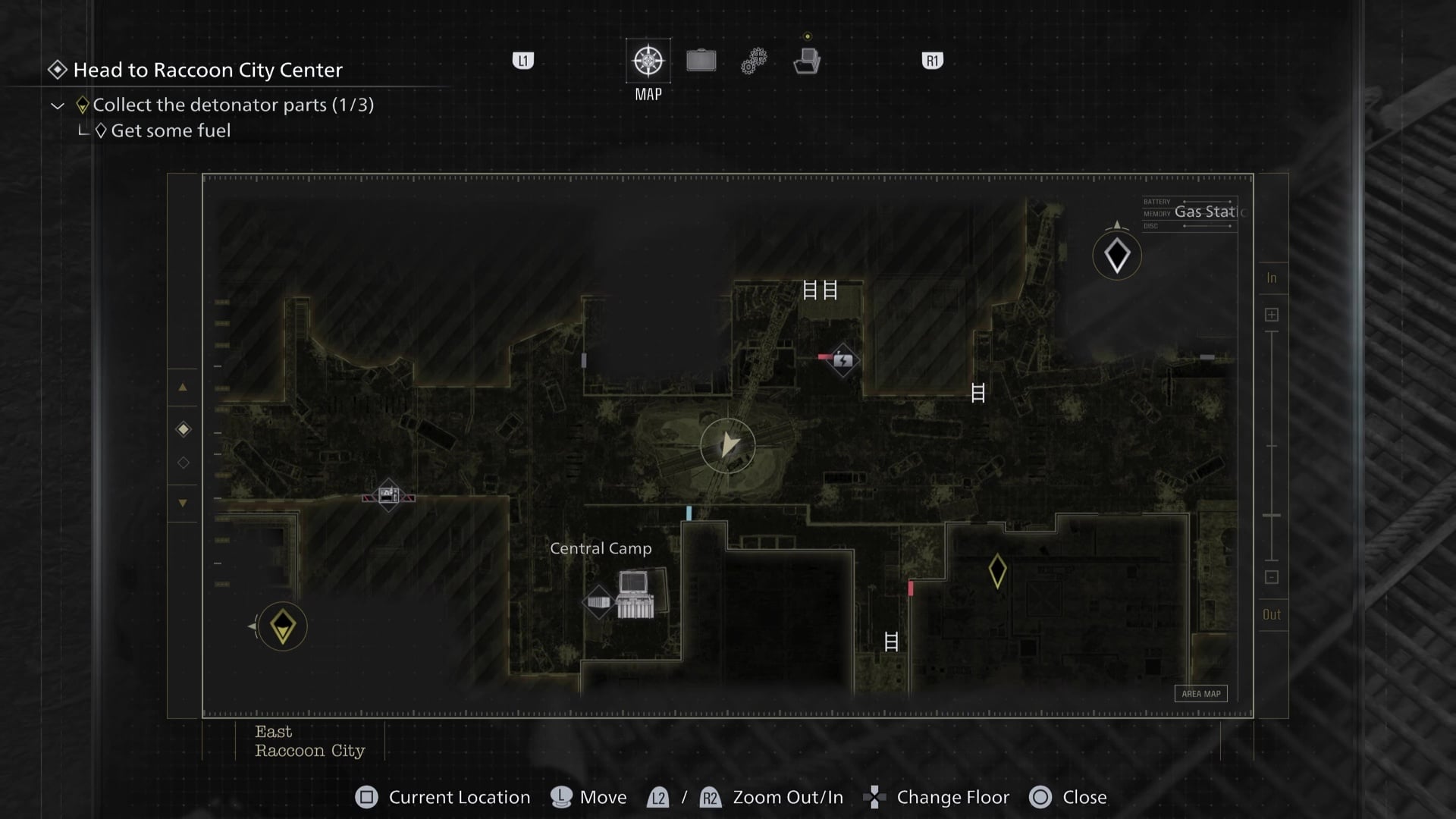Select the main objective Head to Raccoon City Center
Screen dimensions: 1456x819
(x=207, y=70)
